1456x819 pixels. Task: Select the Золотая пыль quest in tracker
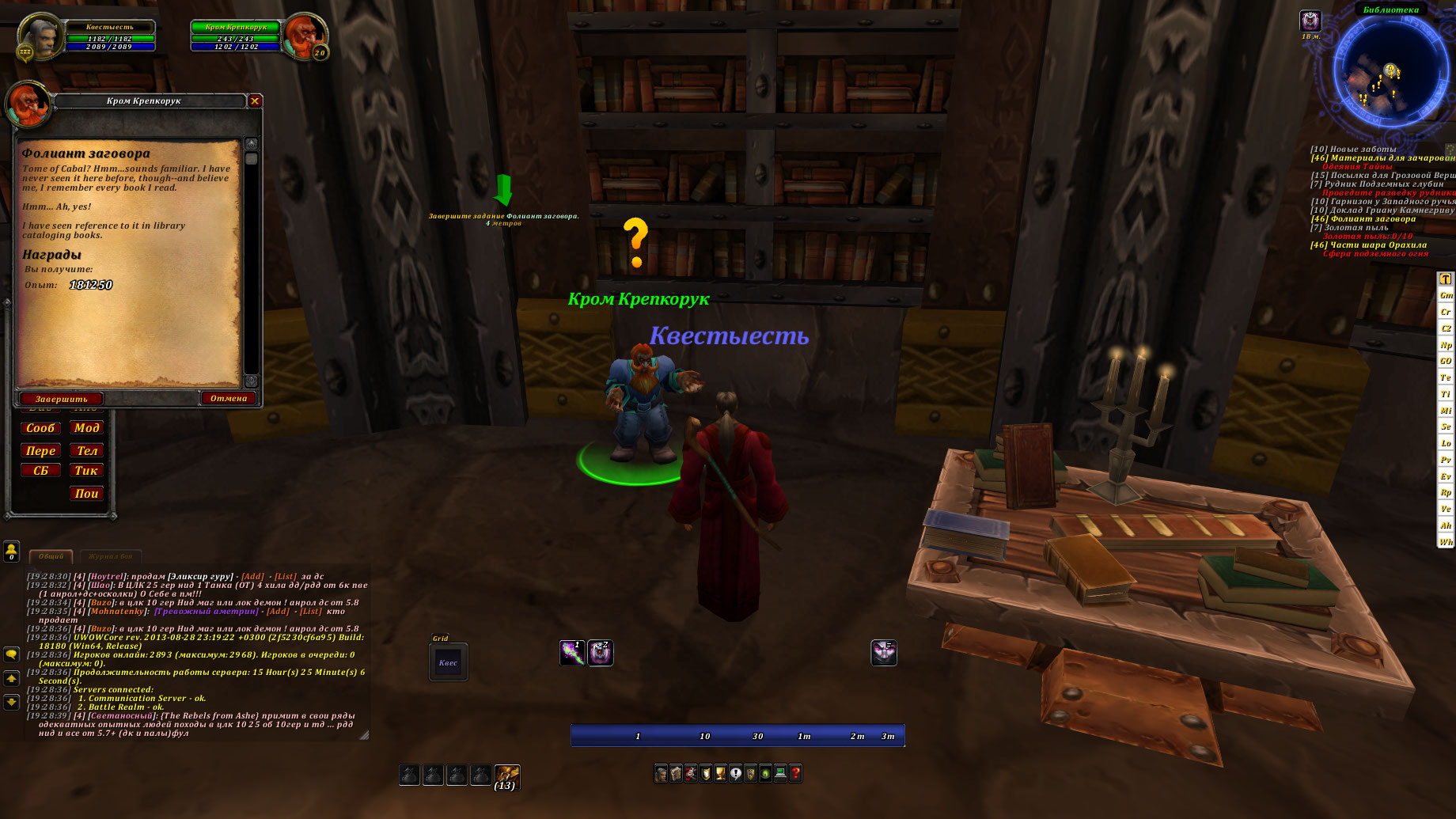point(1356,228)
